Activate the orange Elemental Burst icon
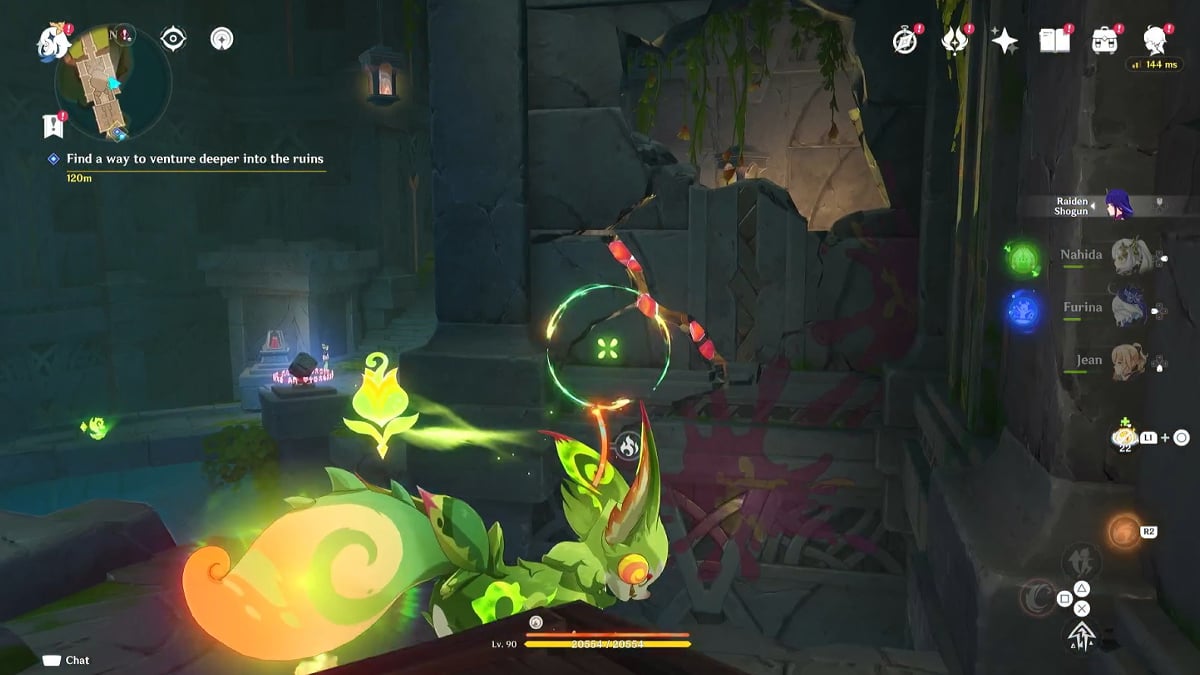This screenshot has width=1200, height=675. coord(1124,532)
